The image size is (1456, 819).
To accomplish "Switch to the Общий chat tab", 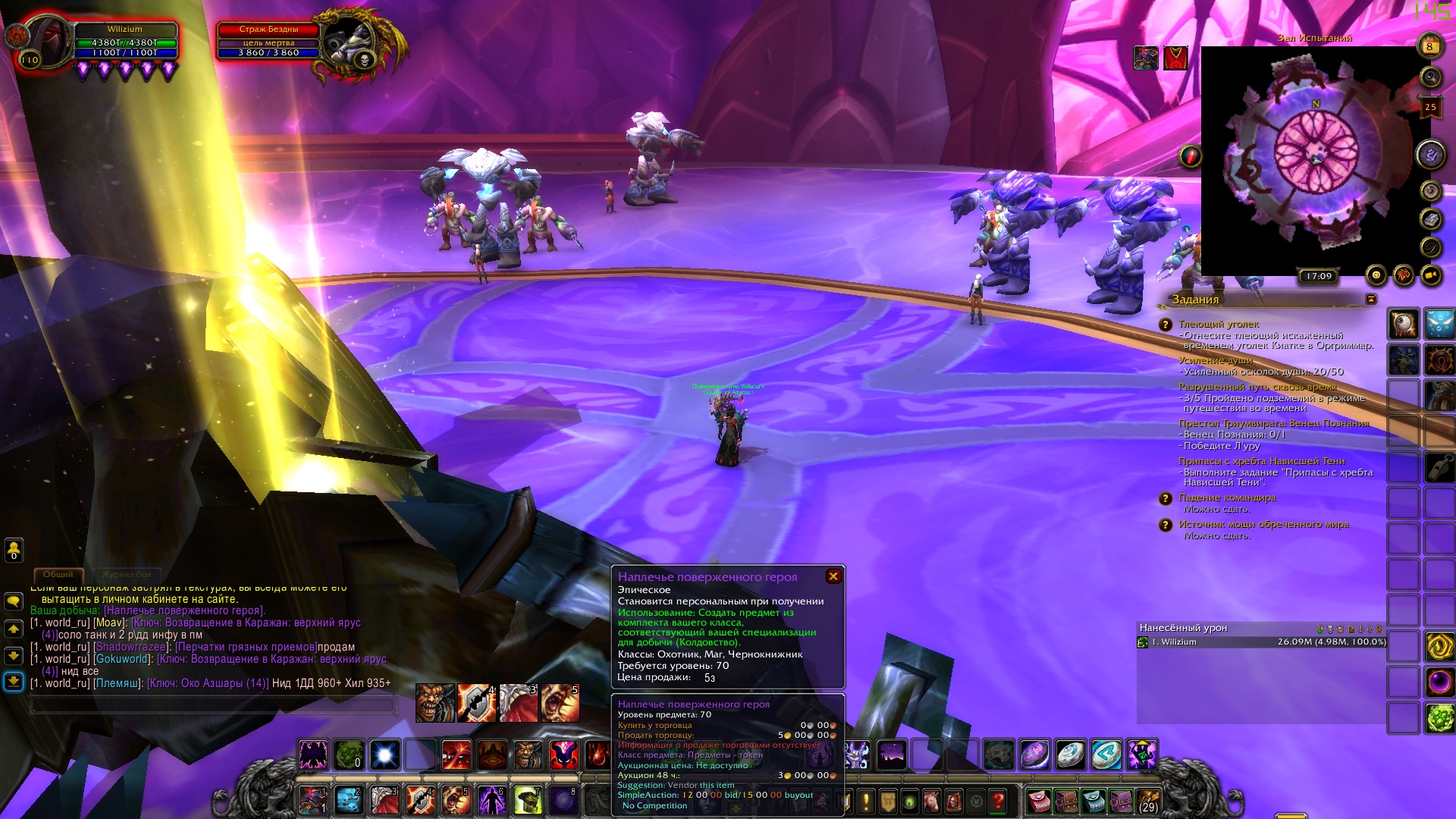I will pos(58,575).
